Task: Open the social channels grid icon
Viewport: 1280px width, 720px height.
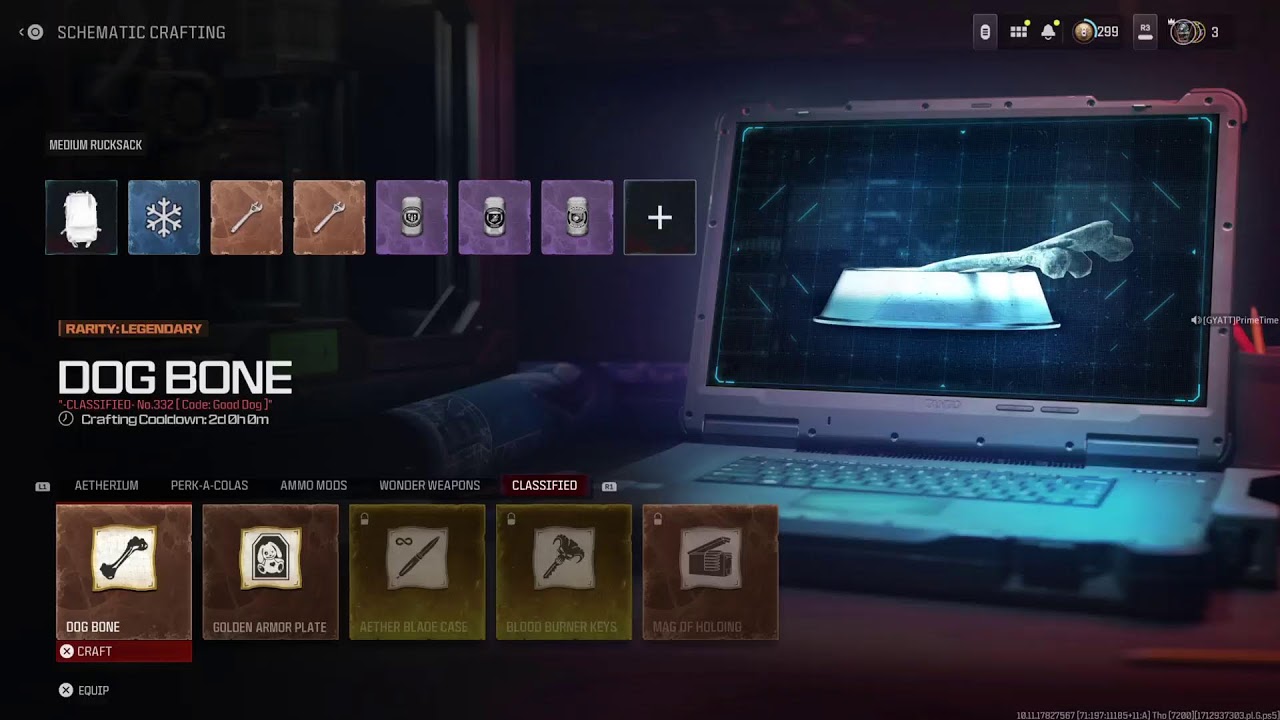Action: tap(1018, 31)
